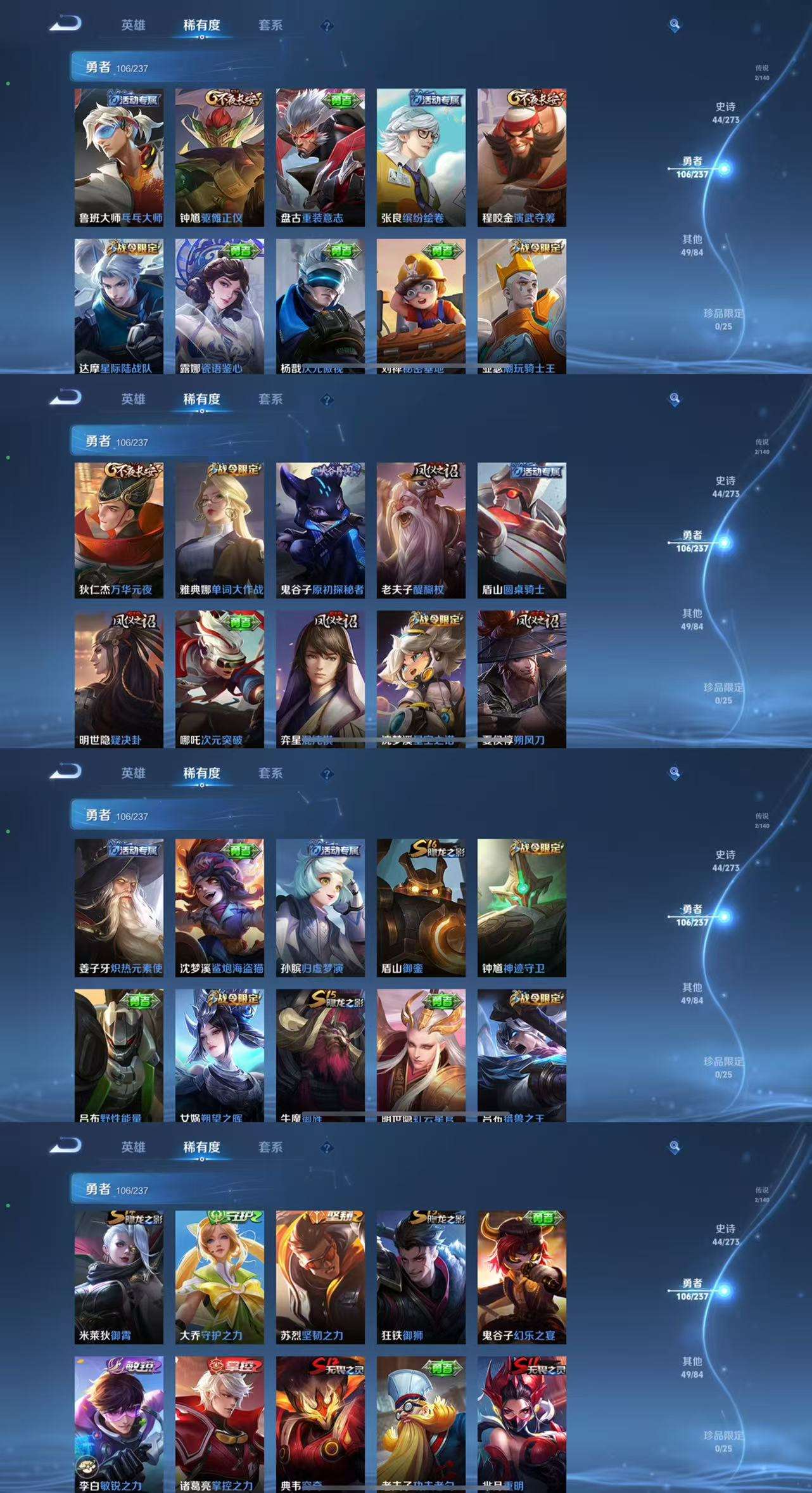Open the 姜子牙 炽热元素使 skin
This screenshot has height=1493, width=812.
(x=118, y=907)
